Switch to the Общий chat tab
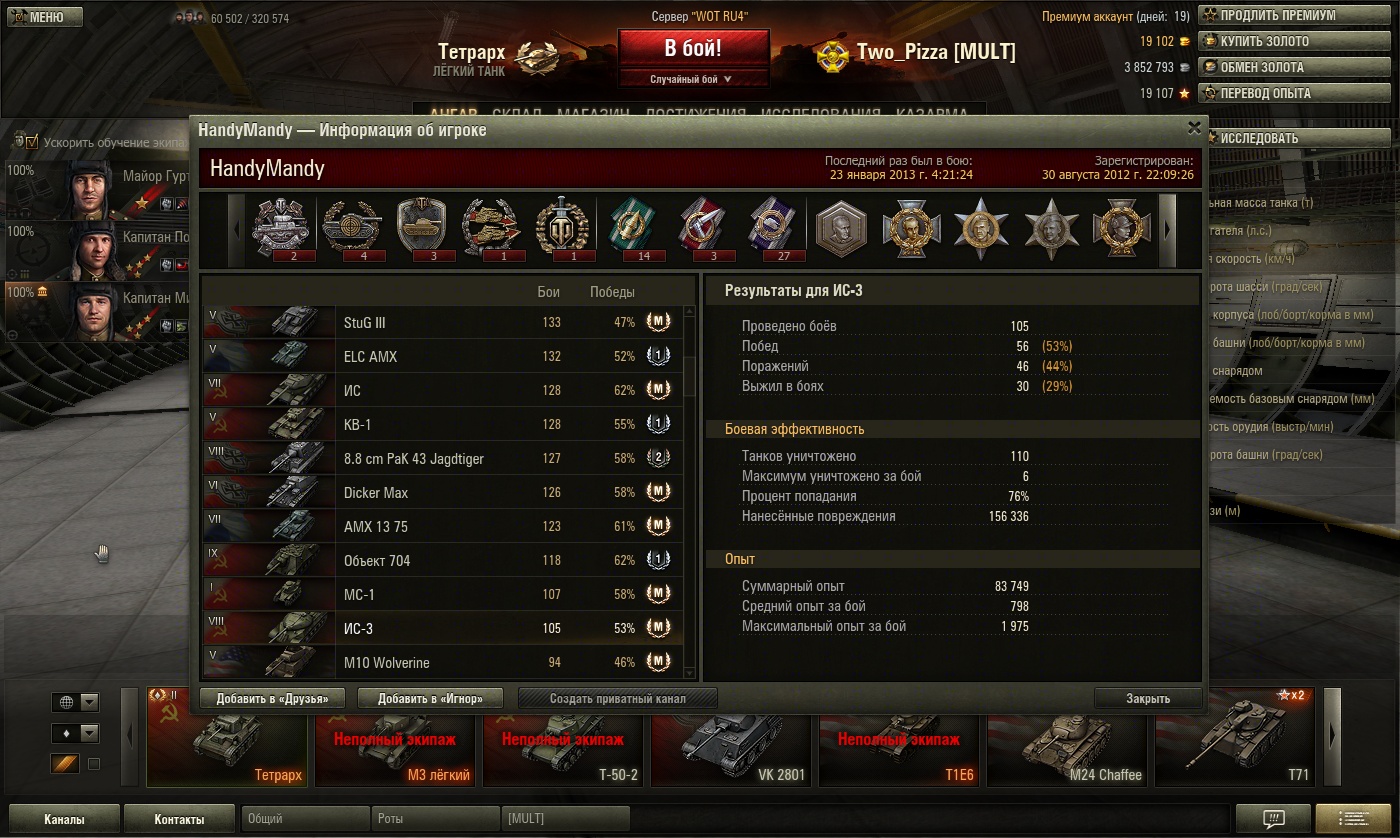This screenshot has height=838, width=1400. (305, 818)
